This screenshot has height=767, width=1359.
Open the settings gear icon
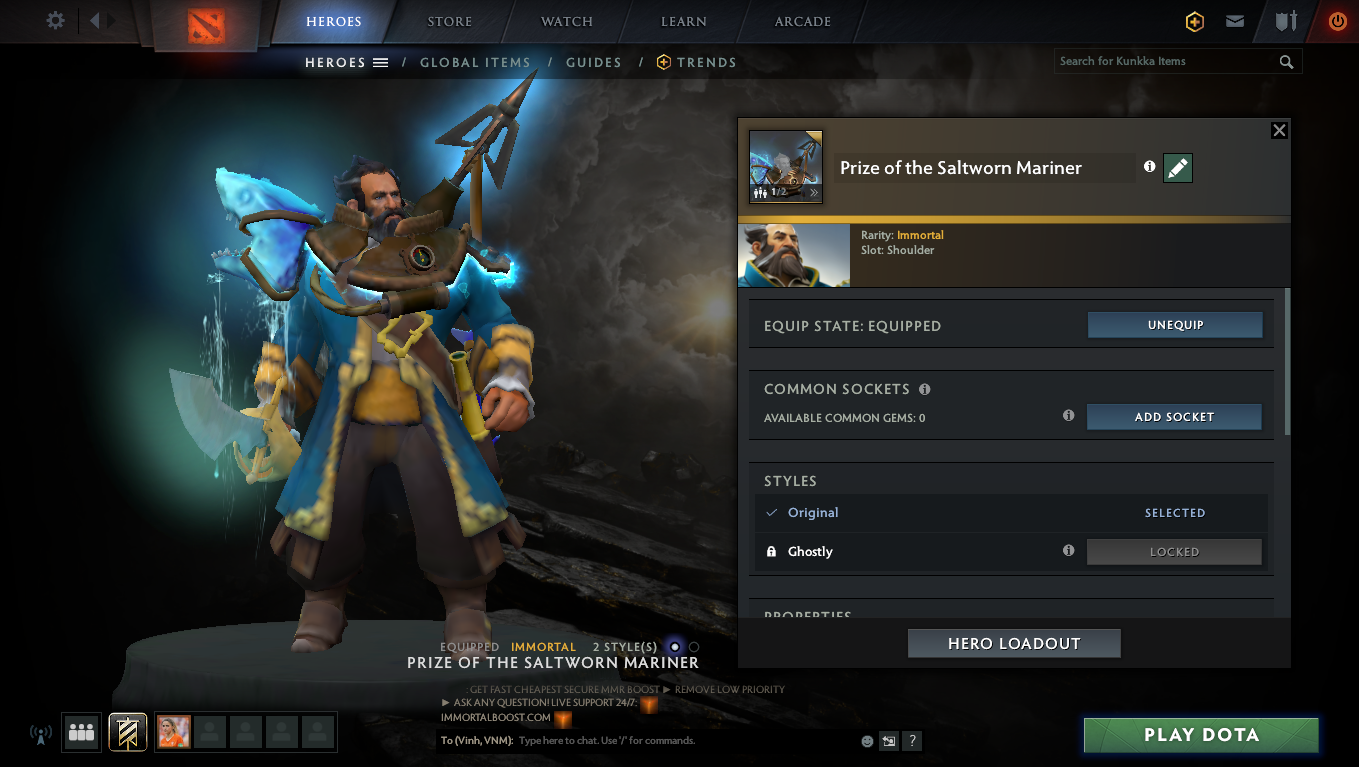coord(57,20)
